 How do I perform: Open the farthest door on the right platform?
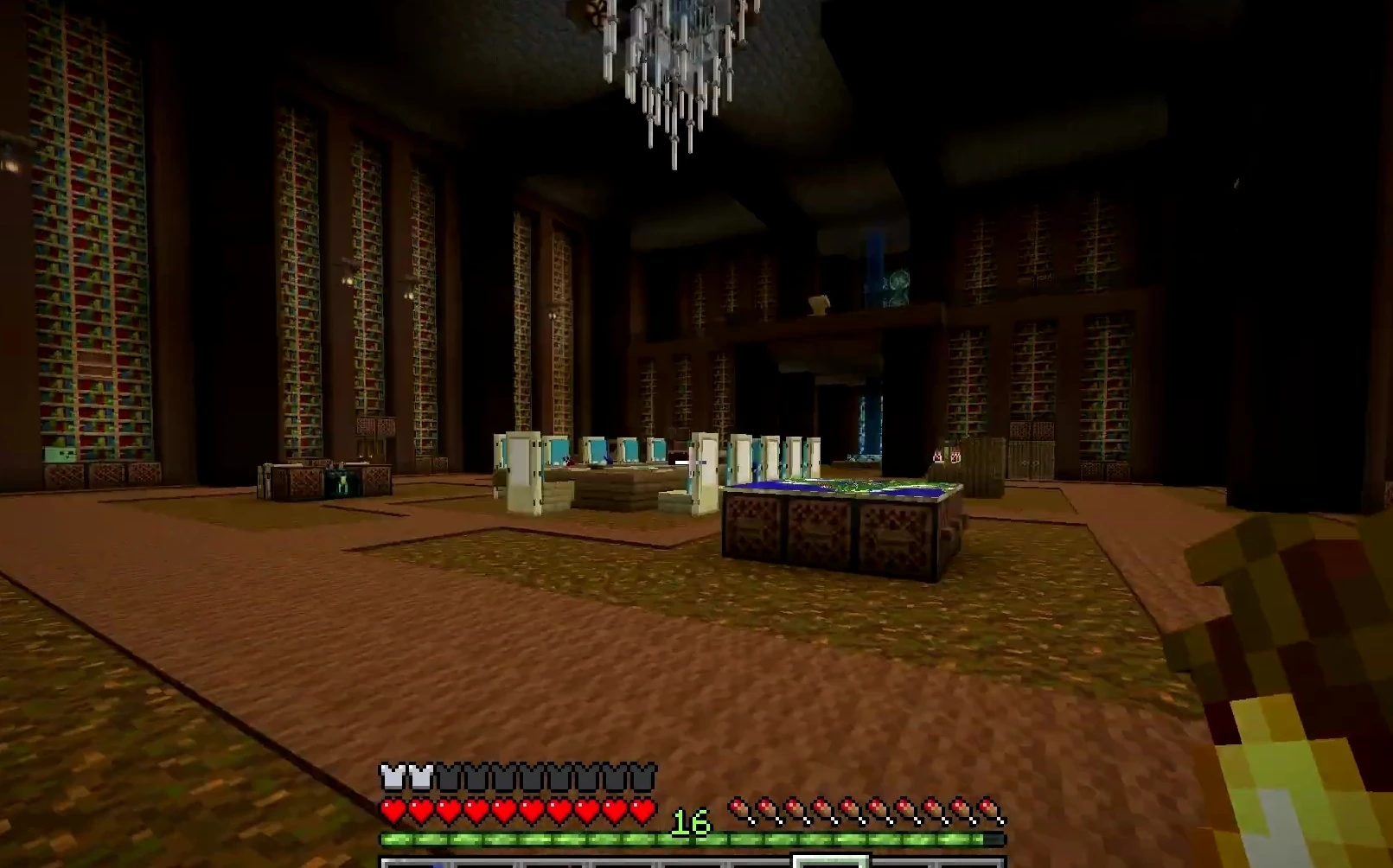tap(814, 454)
